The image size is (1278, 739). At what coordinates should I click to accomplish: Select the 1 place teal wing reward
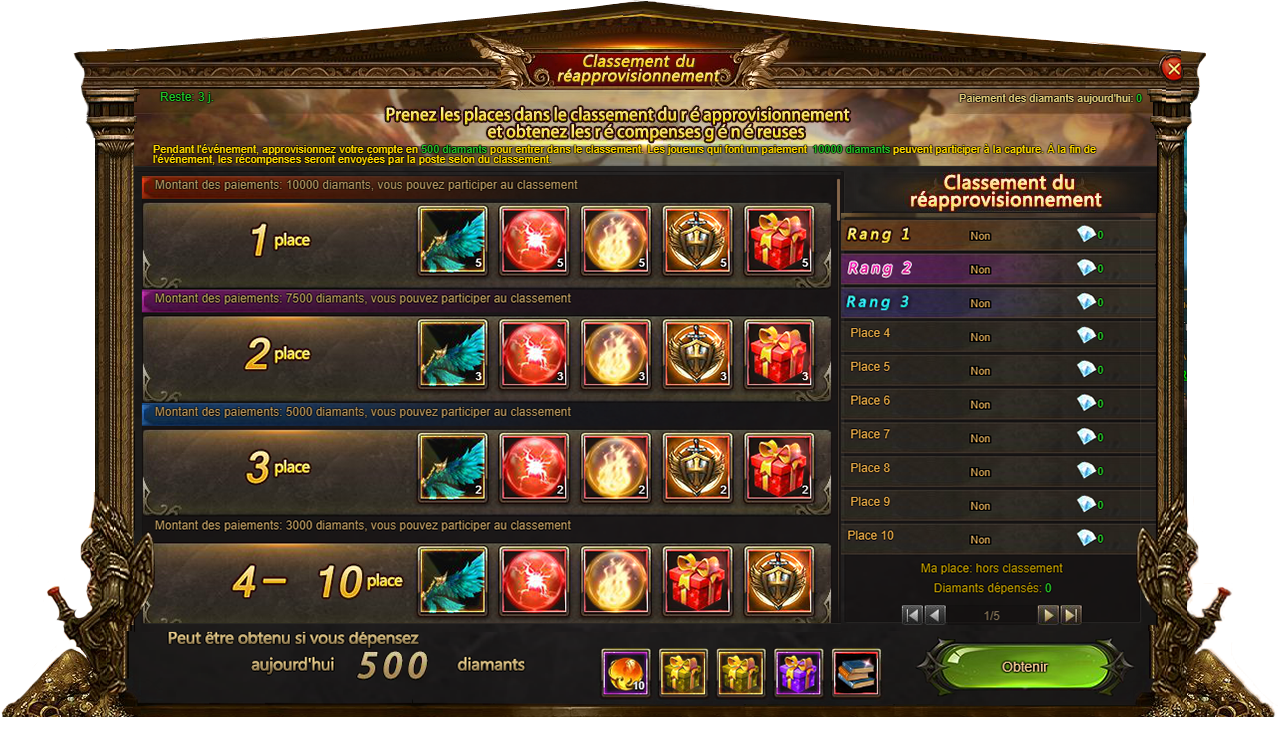(453, 240)
